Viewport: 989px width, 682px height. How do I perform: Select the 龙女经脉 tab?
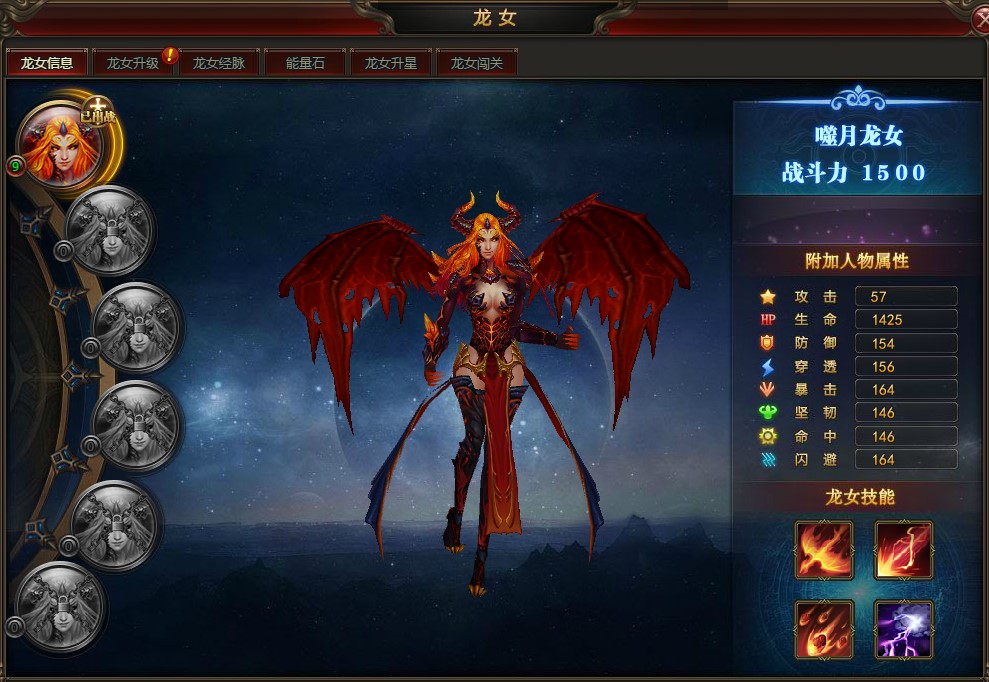coord(219,63)
